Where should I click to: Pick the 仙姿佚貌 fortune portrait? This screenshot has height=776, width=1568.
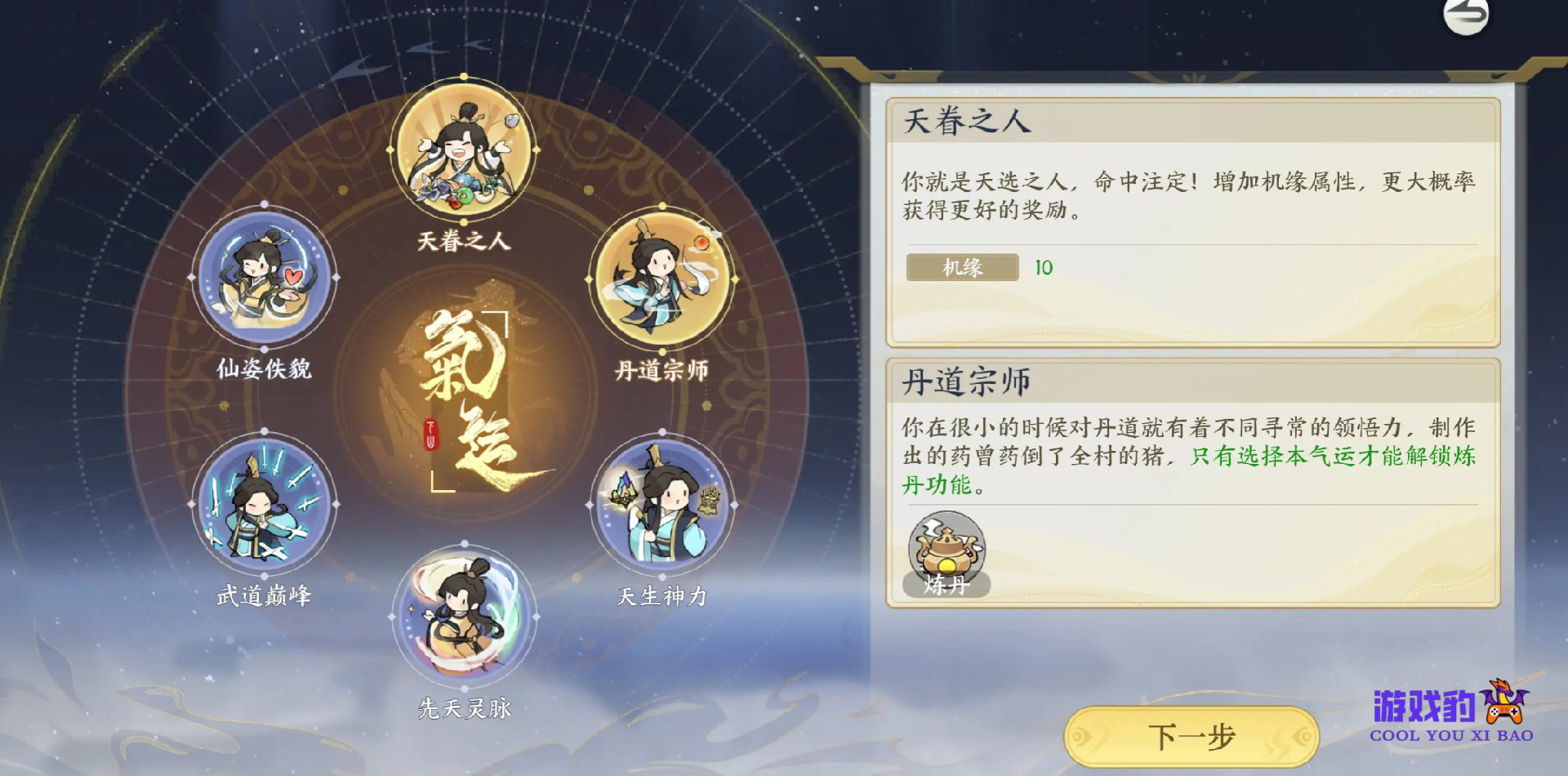[264, 277]
